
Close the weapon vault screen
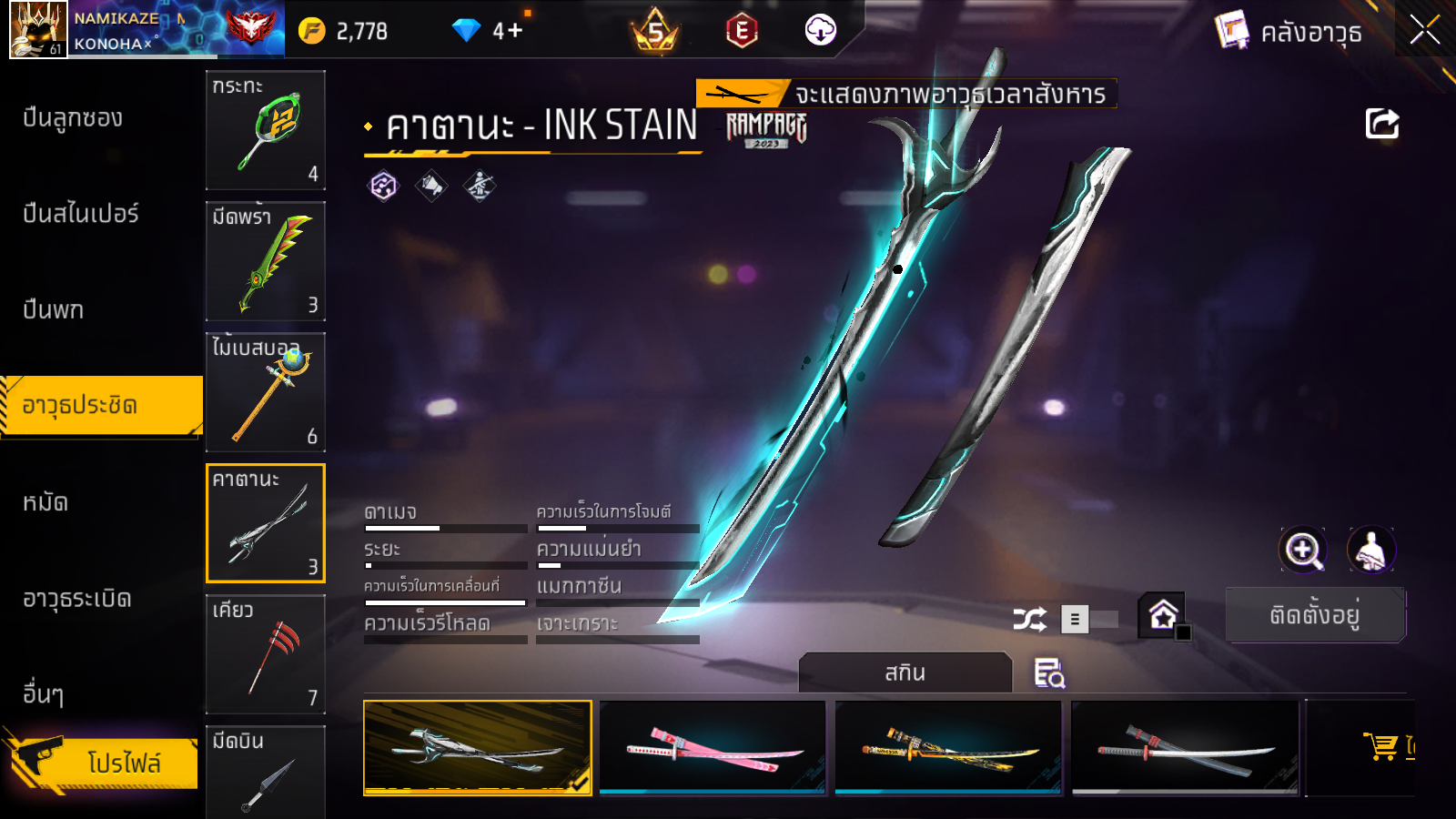[1424, 31]
